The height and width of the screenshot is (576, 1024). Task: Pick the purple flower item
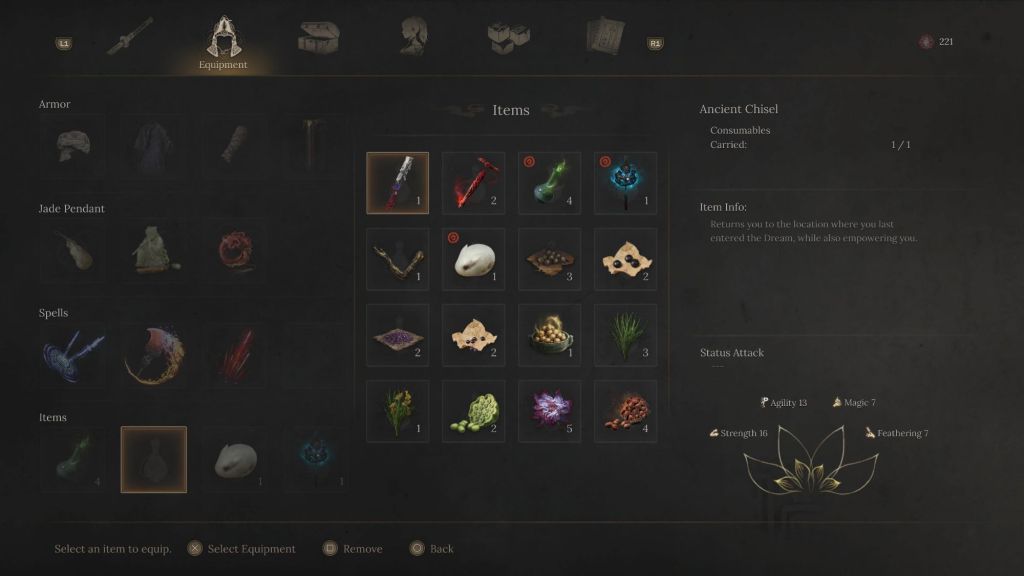pos(549,411)
